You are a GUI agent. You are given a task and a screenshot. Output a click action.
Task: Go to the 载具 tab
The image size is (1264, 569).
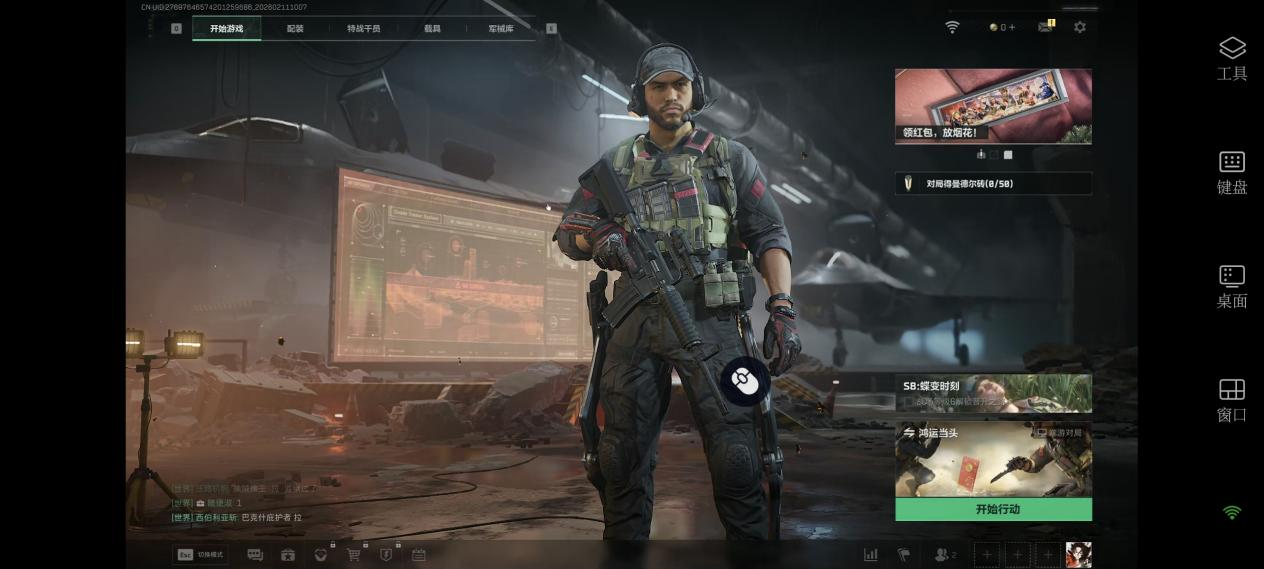pyautogui.click(x=432, y=28)
